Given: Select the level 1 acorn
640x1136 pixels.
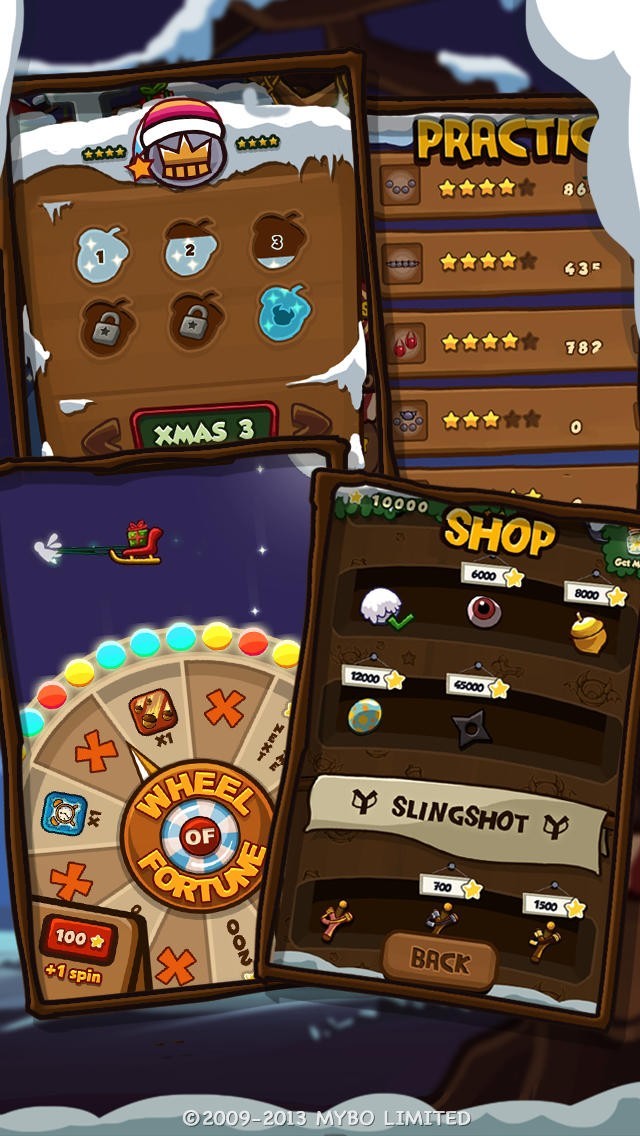Looking at the screenshot, I should [x=102, y=253].
